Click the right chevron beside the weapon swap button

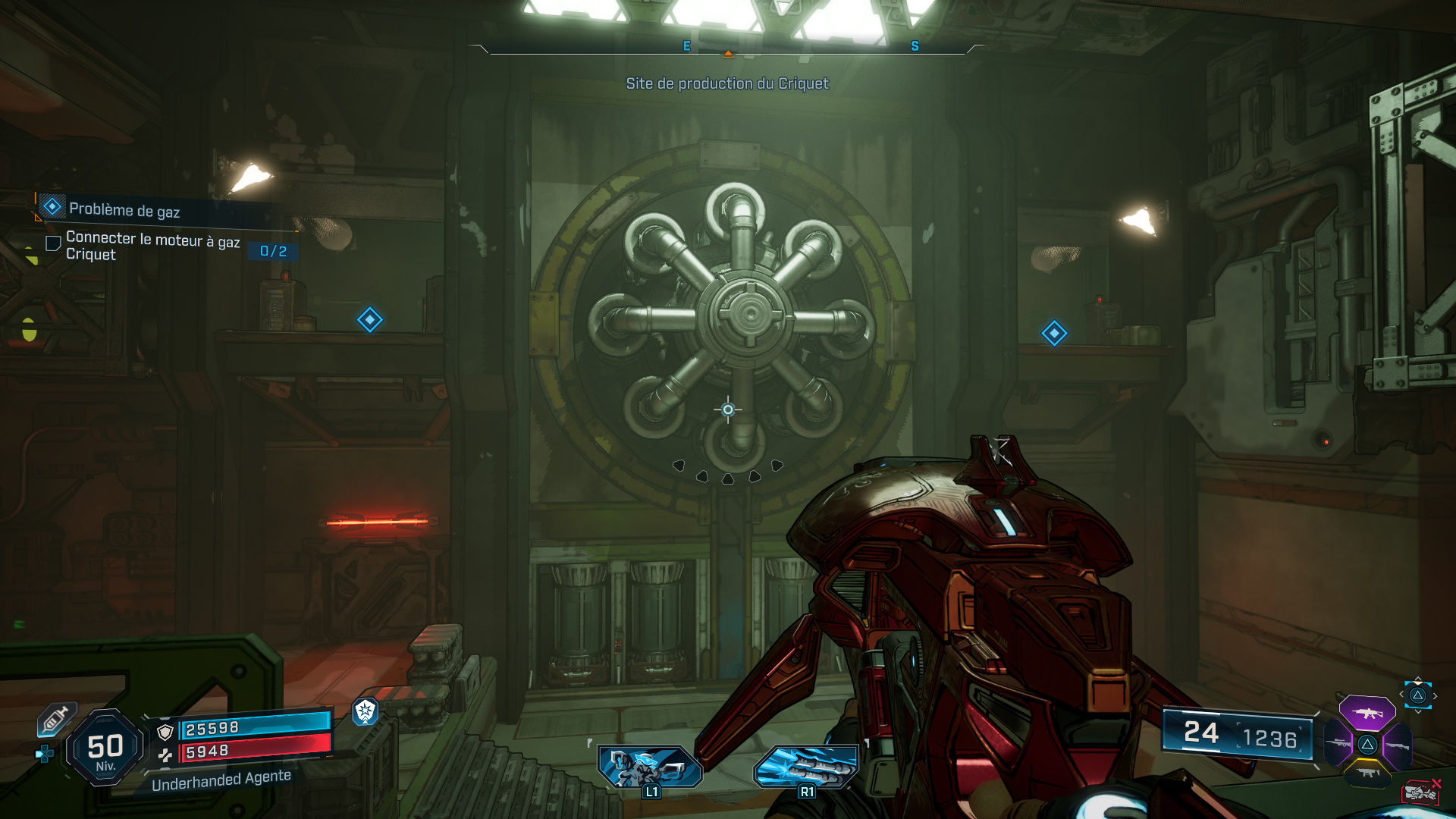click(x=1436, y=695)
